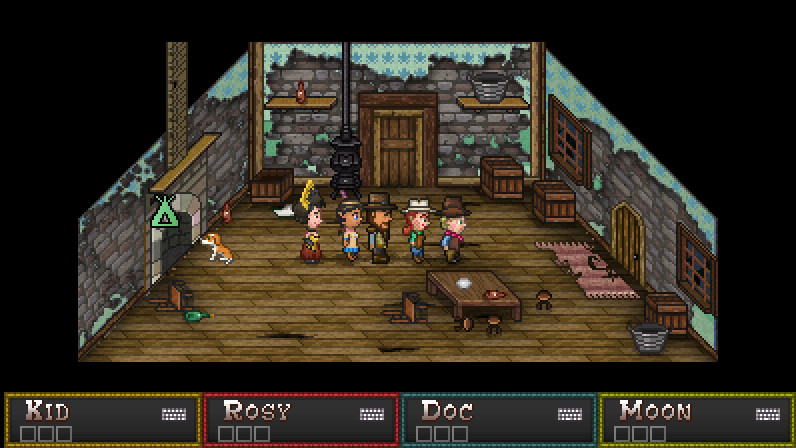Click the keyboard icon on Doc's panel
The image size is (796, 448).
click(571, 414)
